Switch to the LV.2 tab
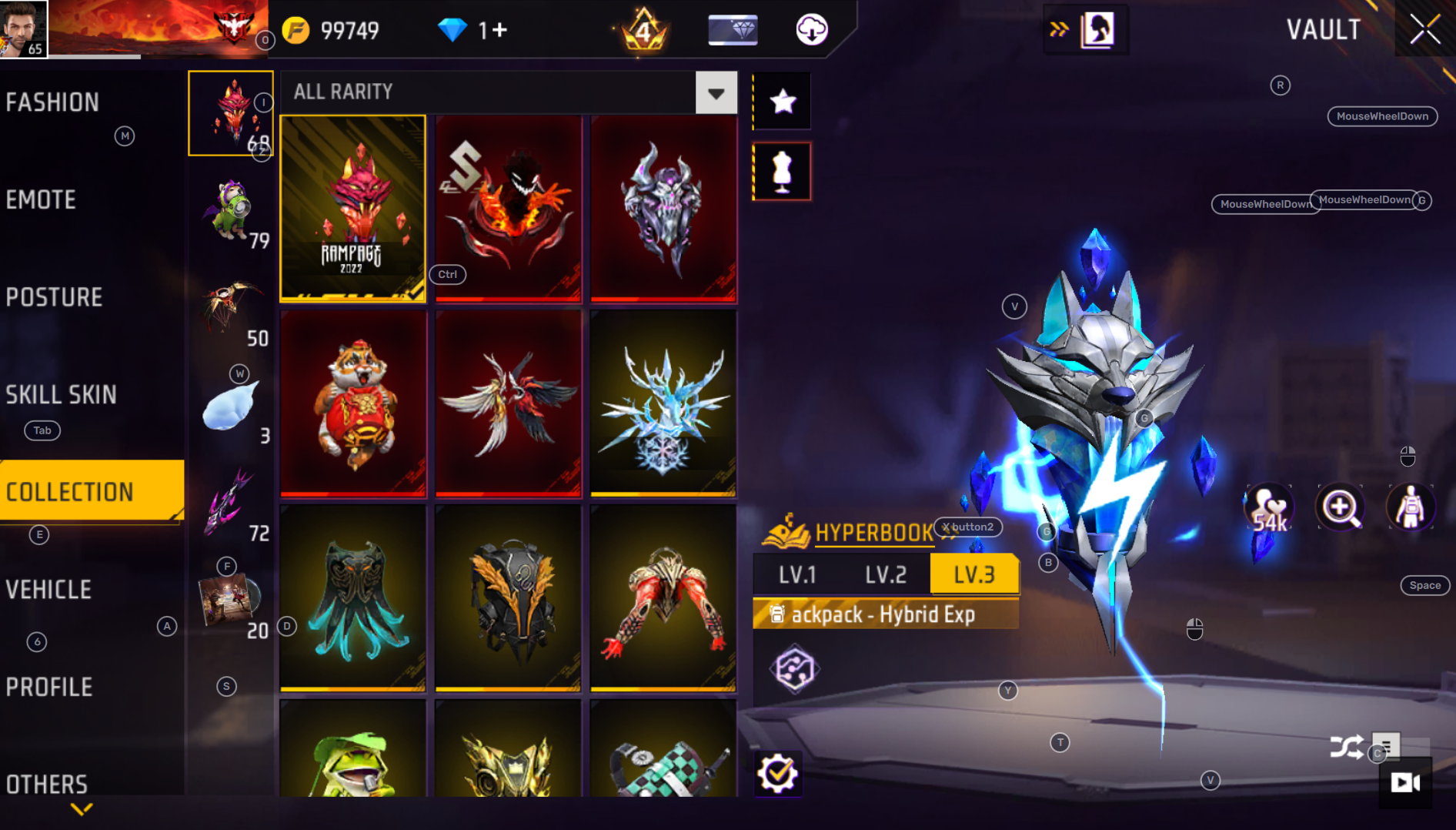 point(885,573)
